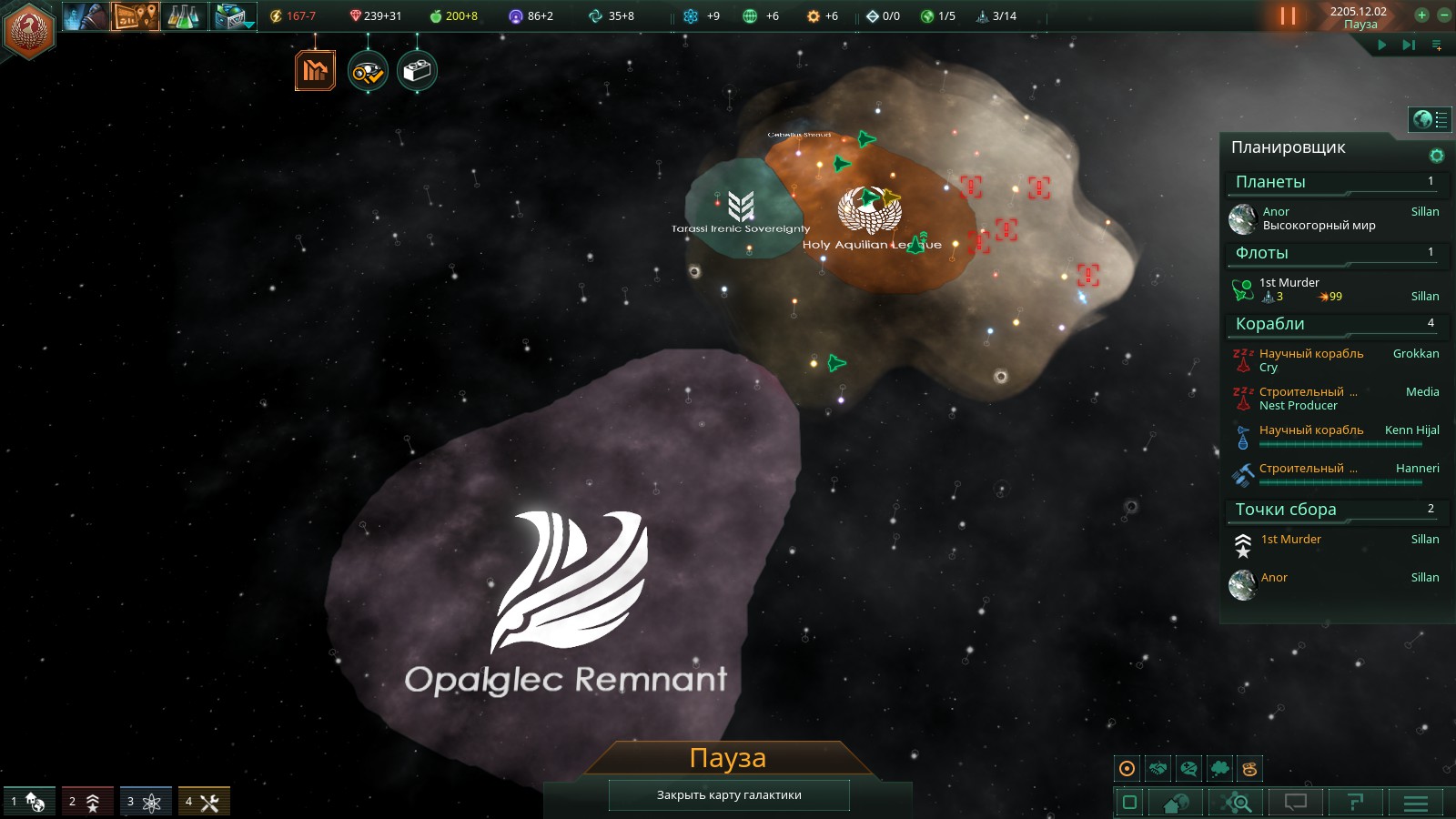
Task: Select control group 3 with atom icon
Action: tap(145, 802)
